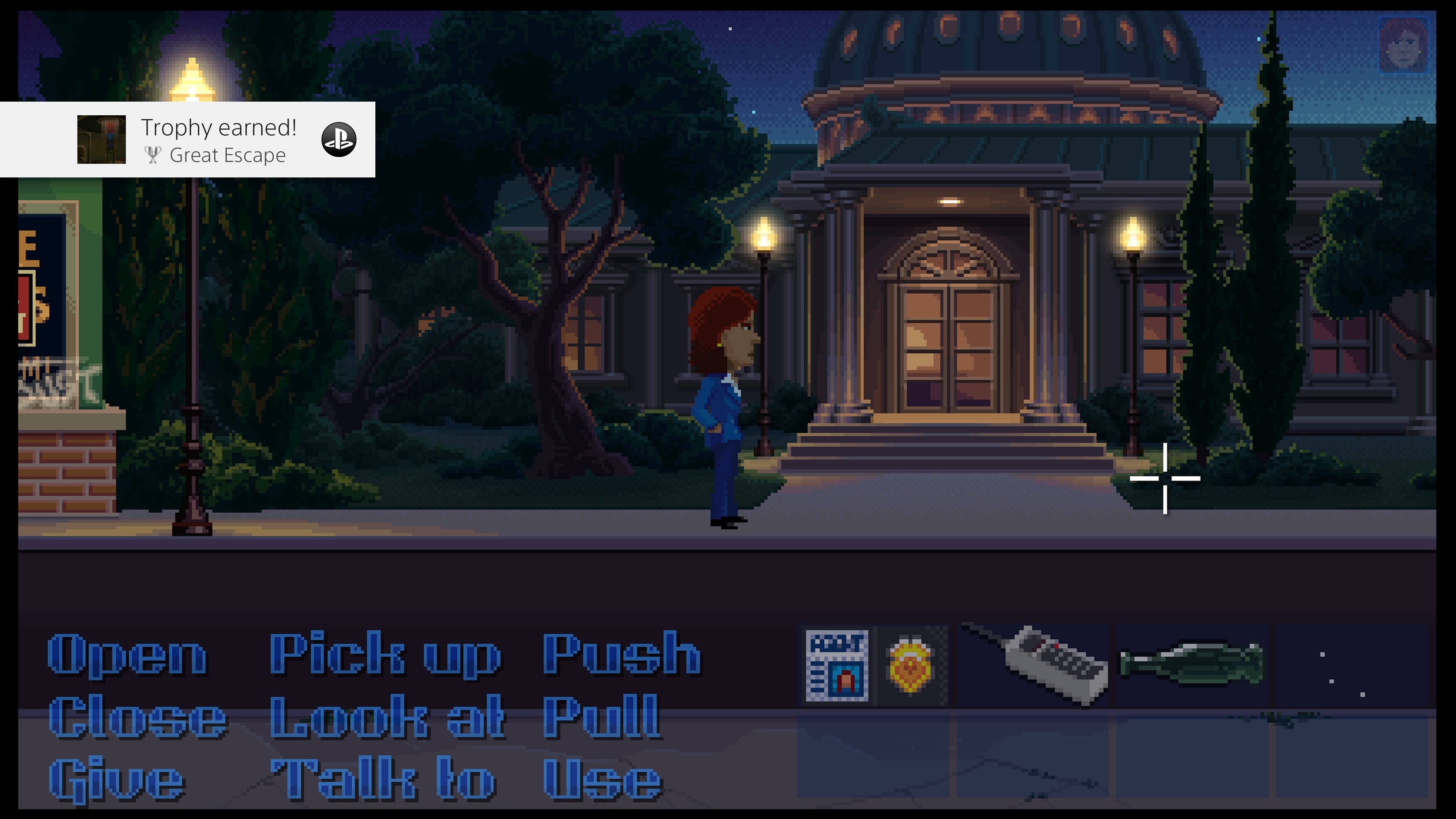The height and width of the screenshot is (819, 1456).
Task: Choose the Pull verb
Action: pyautogui.click(x=601, y=718)
